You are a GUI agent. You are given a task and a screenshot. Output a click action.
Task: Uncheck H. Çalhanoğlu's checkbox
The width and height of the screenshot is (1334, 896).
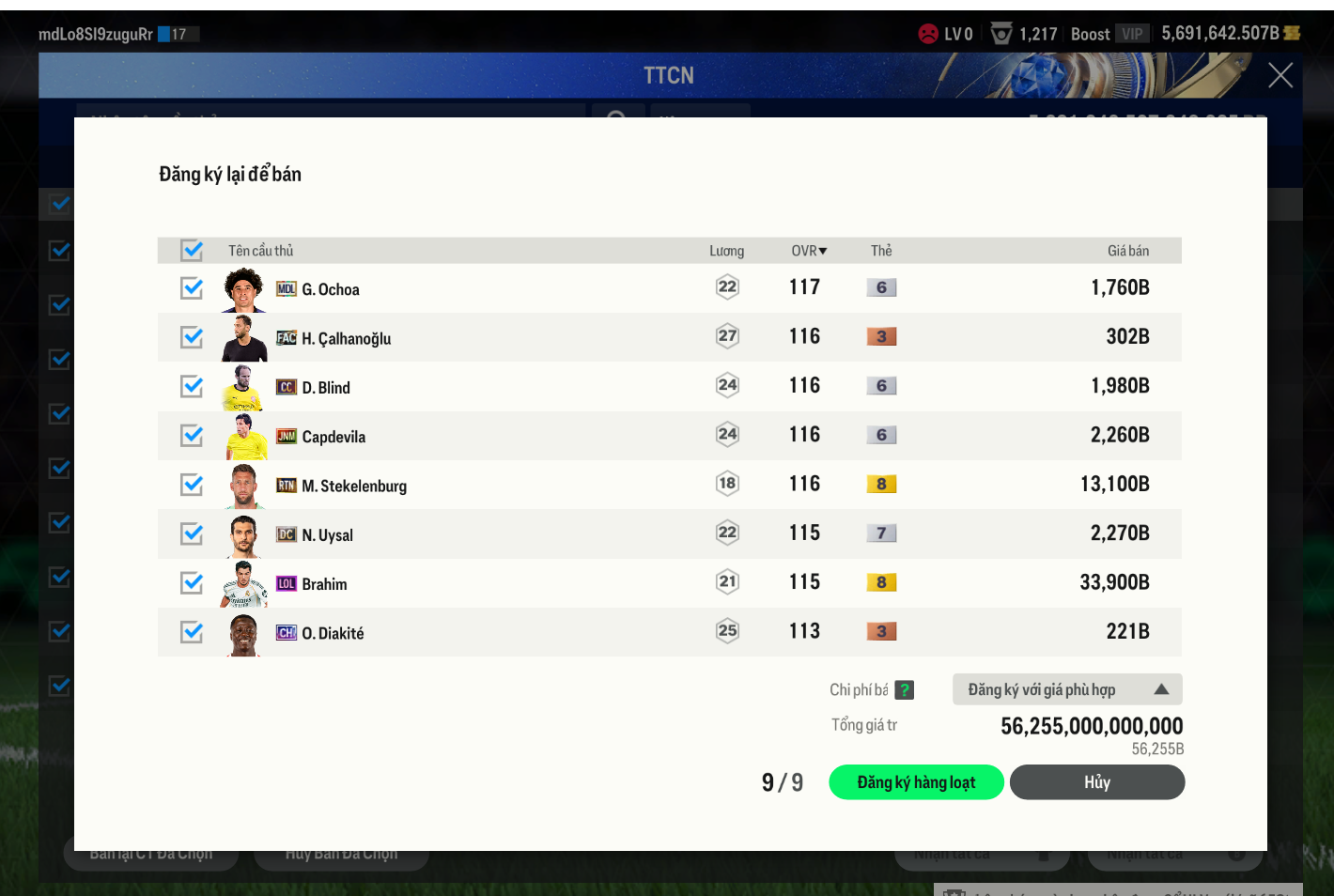pos(192,337)
